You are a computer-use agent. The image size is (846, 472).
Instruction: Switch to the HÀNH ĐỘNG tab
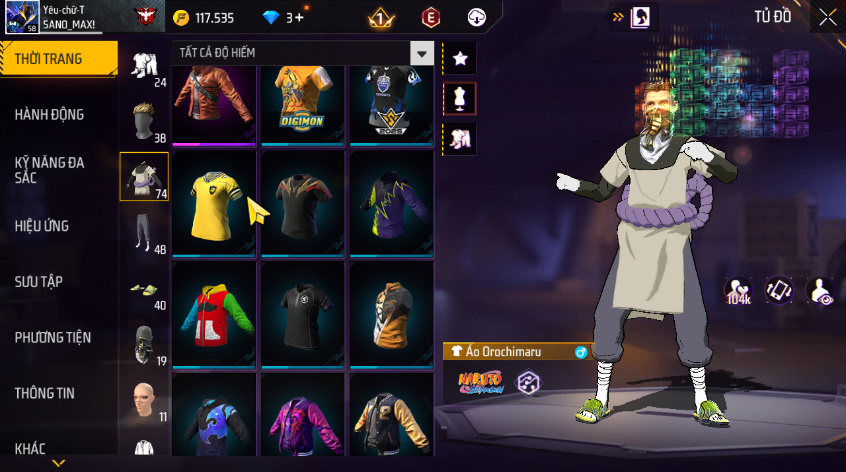point(49,114)
